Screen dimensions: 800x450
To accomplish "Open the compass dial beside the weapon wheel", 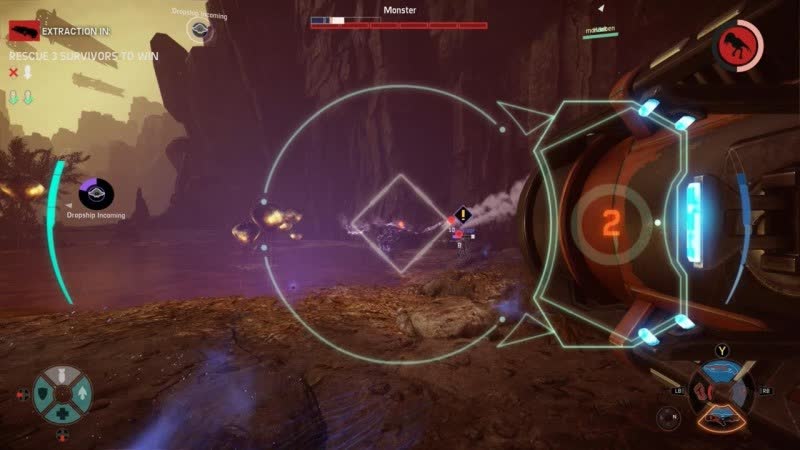I will pos(668,418).
